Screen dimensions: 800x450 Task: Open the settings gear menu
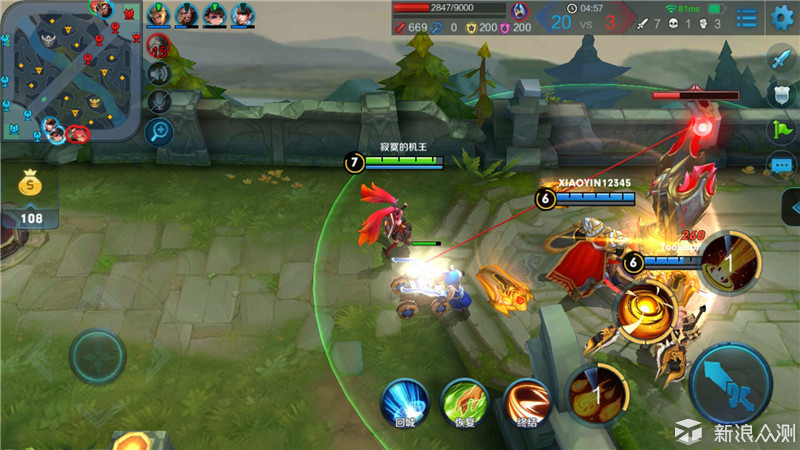[x=782, y=17]
